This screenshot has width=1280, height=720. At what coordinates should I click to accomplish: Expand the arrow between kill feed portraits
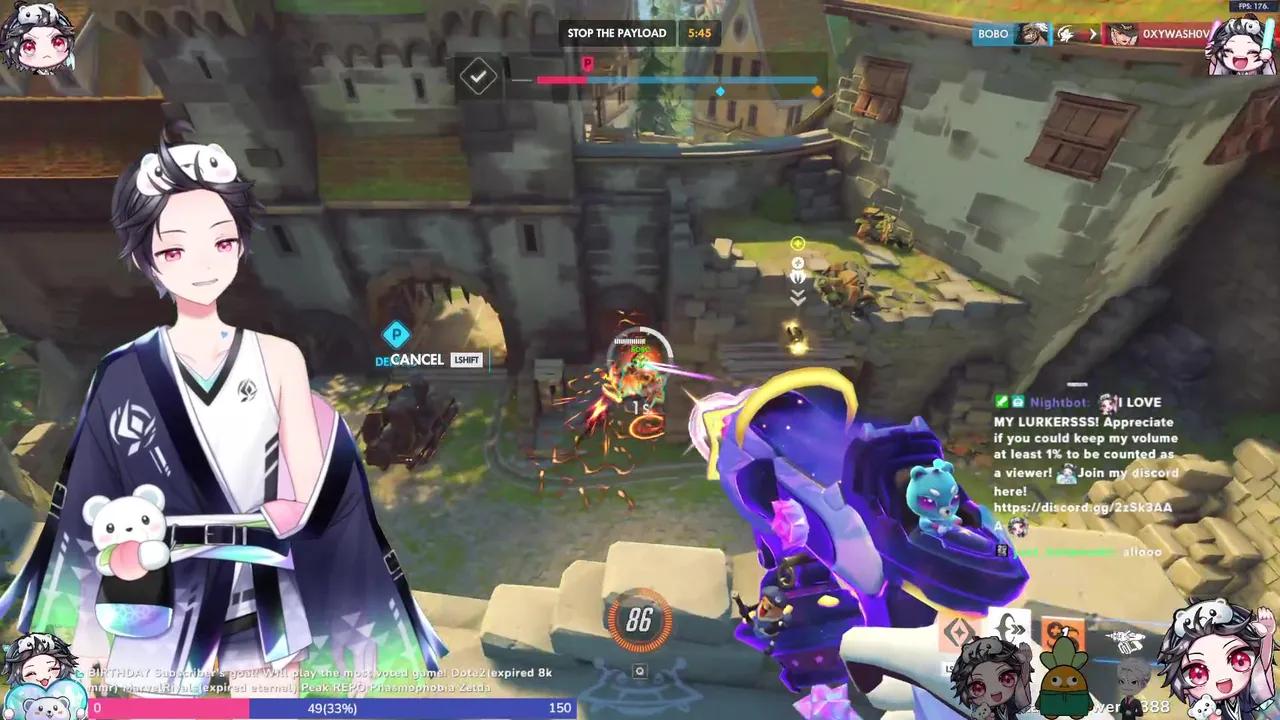coord(1093,33)
